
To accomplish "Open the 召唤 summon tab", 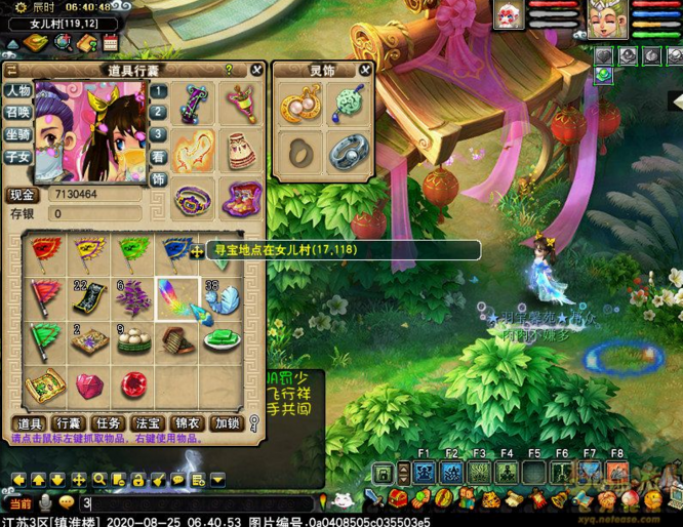I will [18, 113].
